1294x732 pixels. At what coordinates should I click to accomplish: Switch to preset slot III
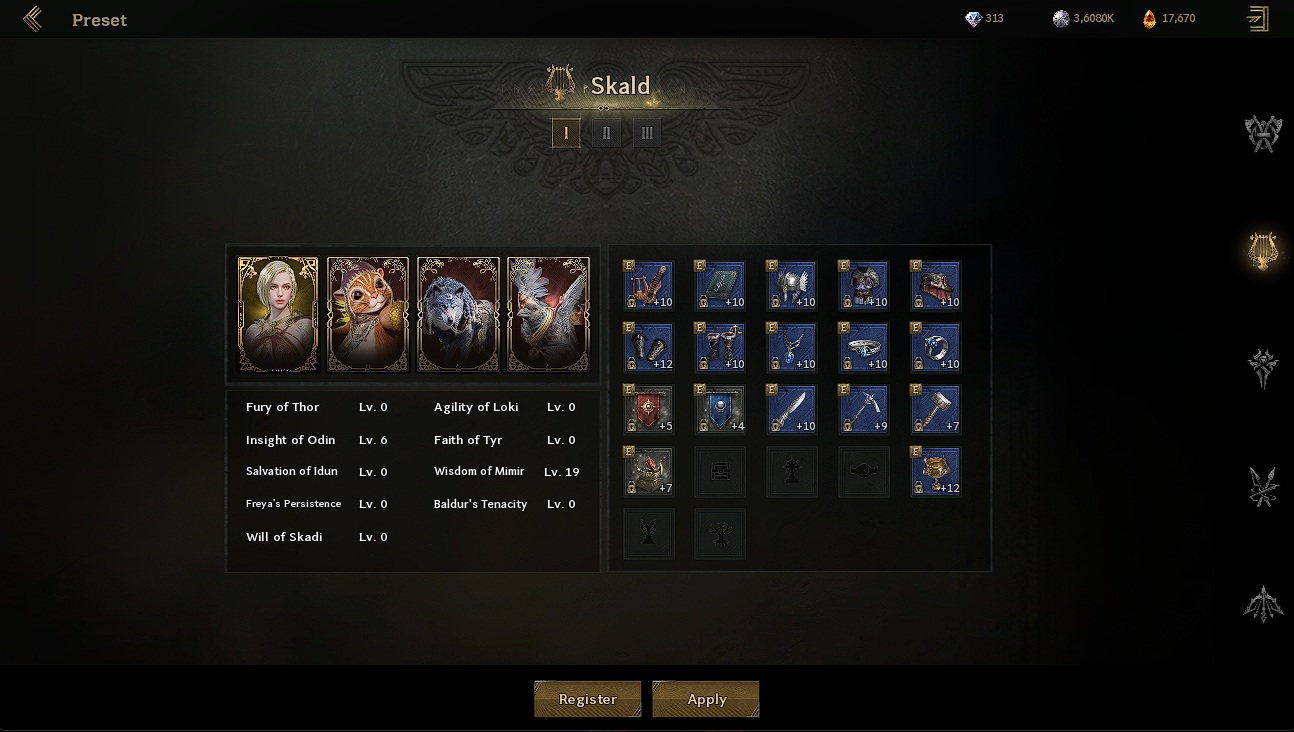click(647, 133)
